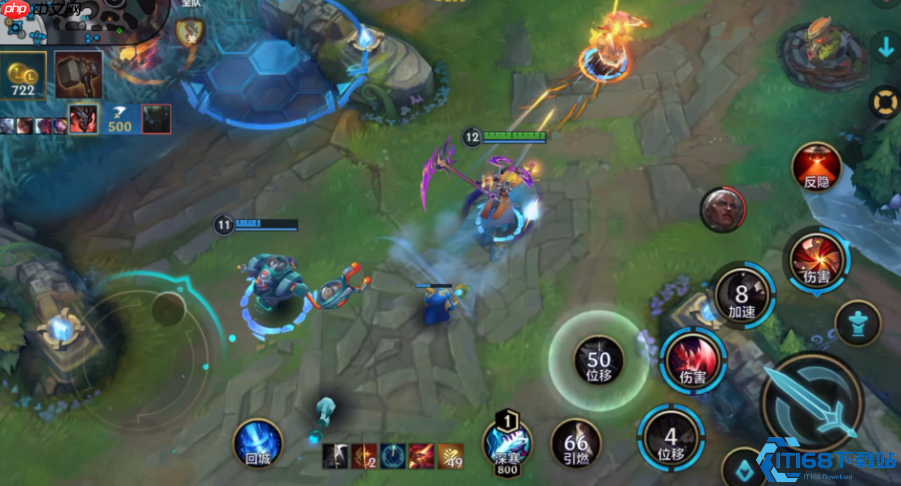Image resolution: width=901 pixels, height=486 pixels.
Task: Cast the 引燃 ignite summoner spell
Action: (576, 444)
